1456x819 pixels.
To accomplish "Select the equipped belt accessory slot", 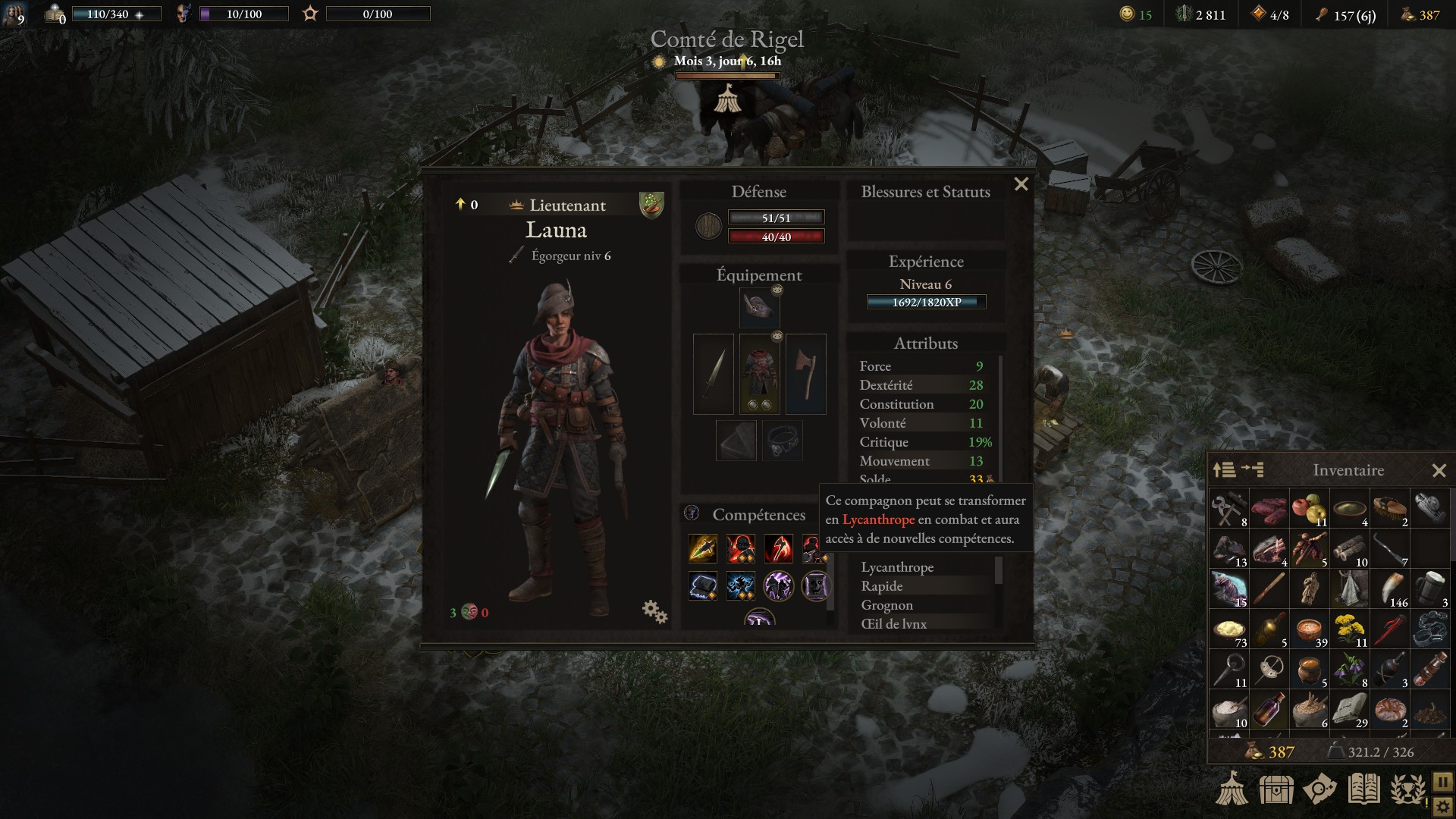I will click(783, 441).
